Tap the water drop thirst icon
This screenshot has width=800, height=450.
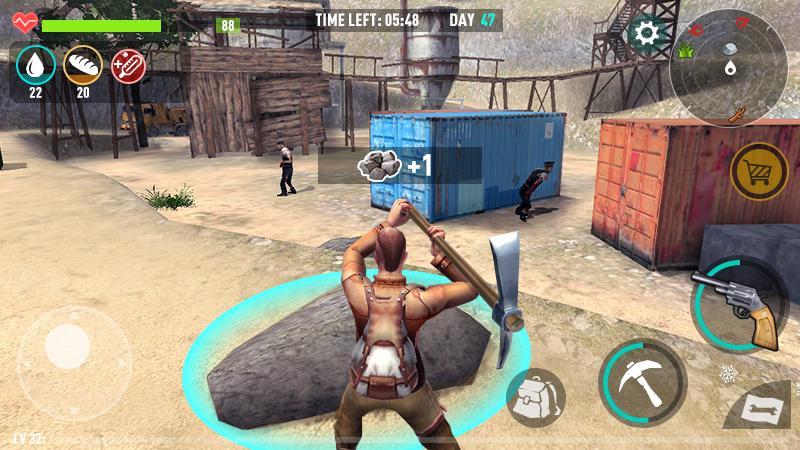[x=35, y=66]
